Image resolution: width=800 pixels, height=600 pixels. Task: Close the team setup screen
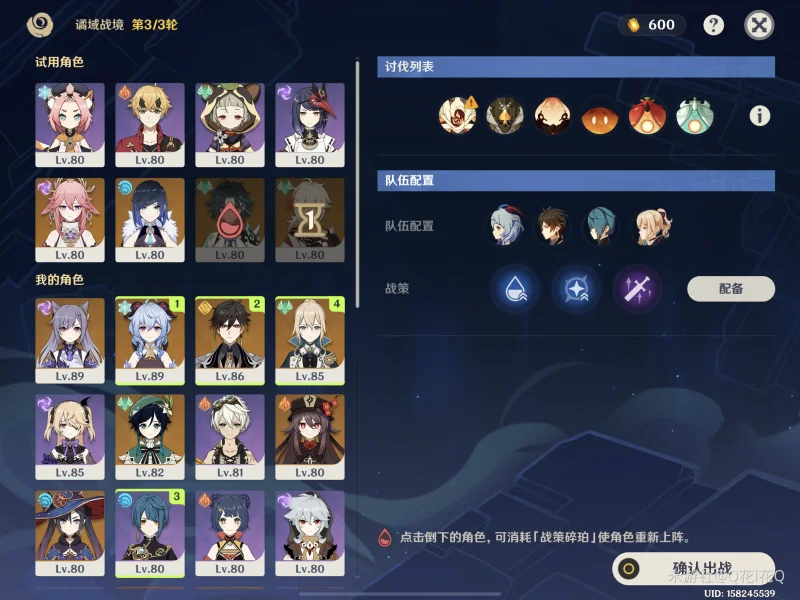pyautogui.click(x=760, y=25)
